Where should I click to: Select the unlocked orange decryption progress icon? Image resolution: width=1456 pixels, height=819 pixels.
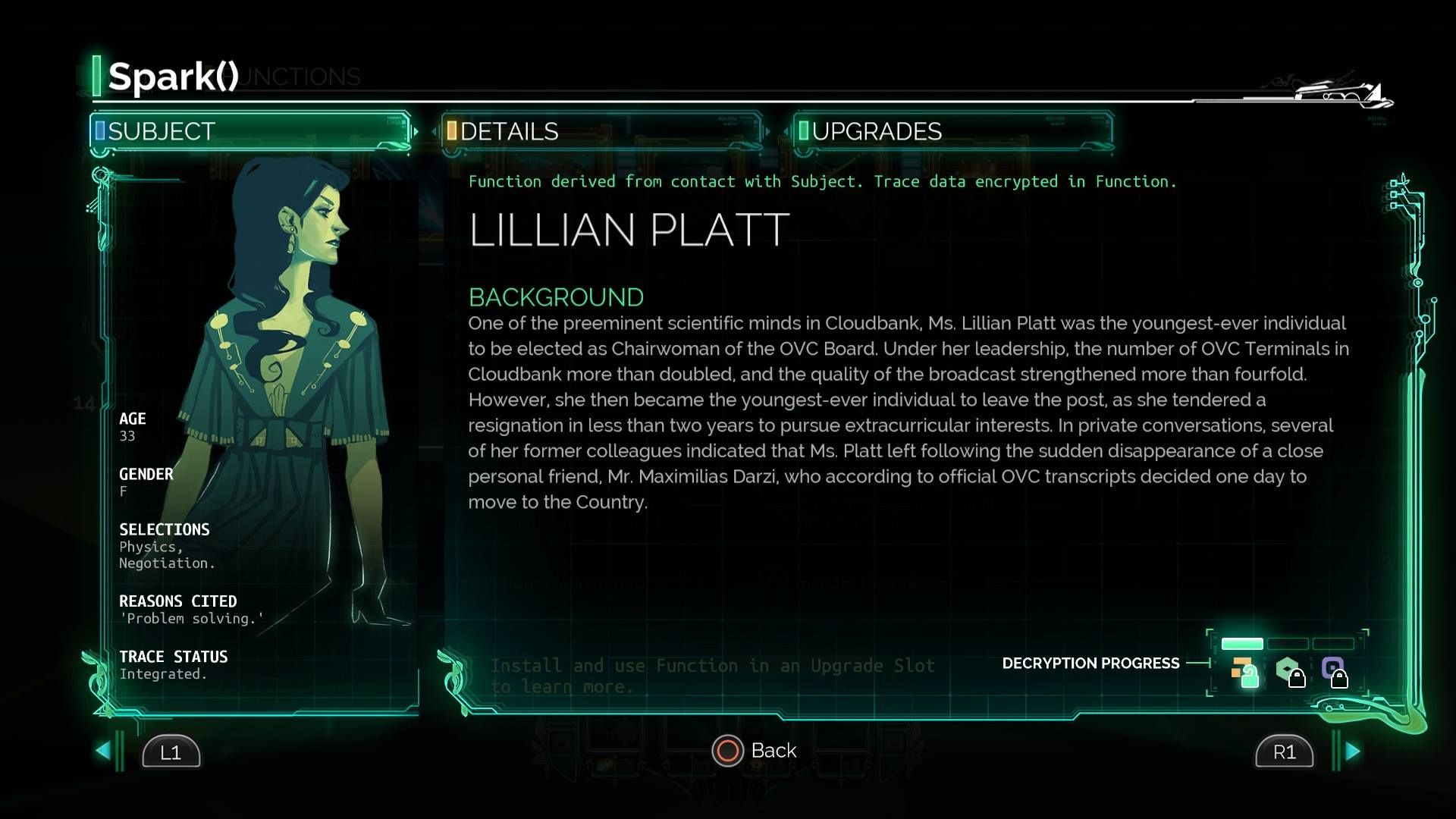(x=1244, y=671)
